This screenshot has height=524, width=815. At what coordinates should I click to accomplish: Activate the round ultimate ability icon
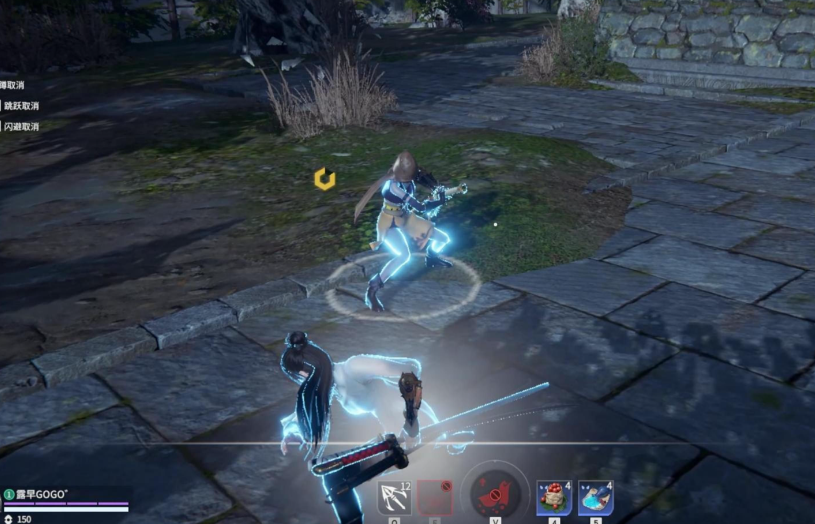[494, 493]
